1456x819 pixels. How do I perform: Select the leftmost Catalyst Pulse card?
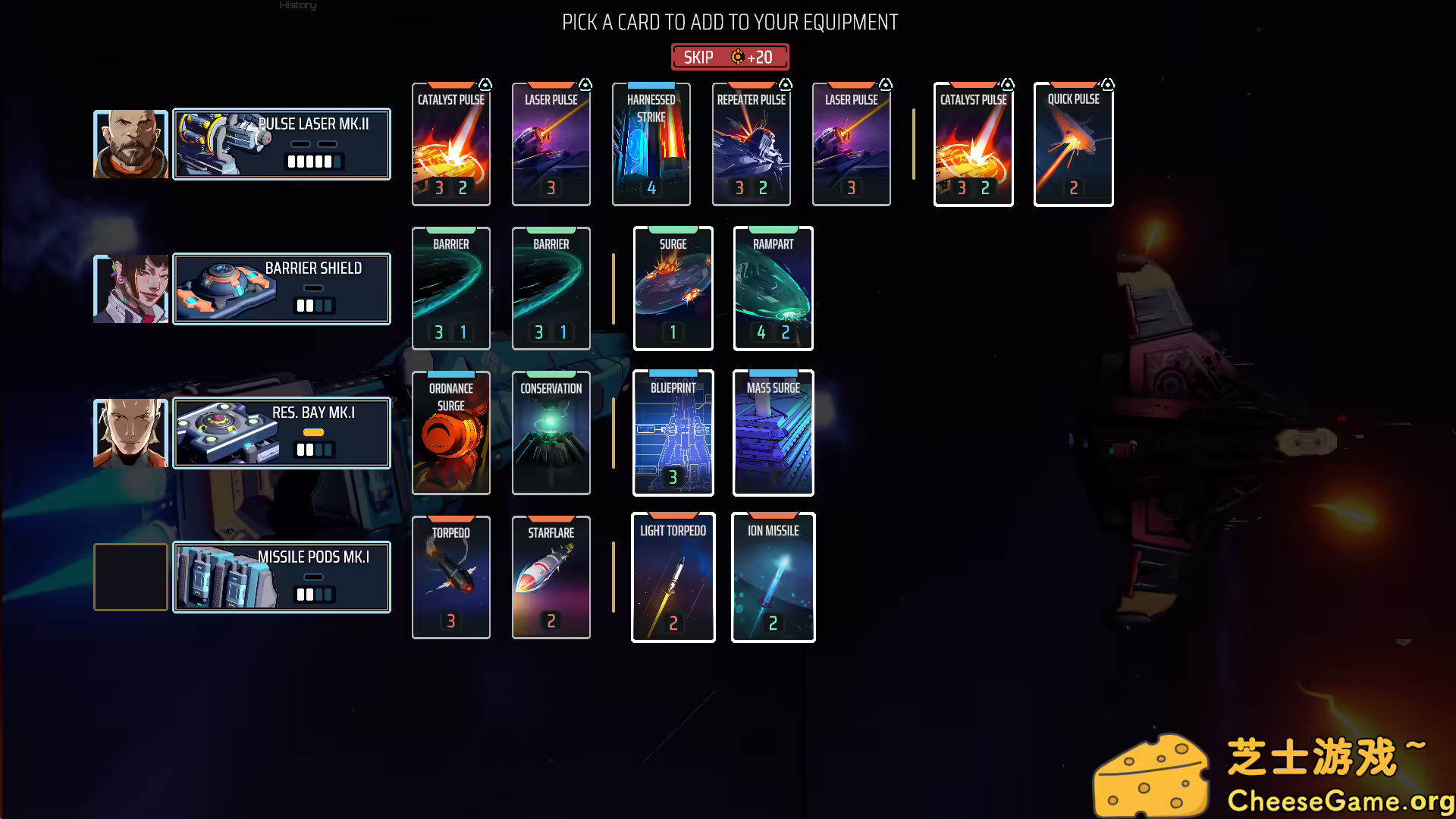tap(451, 144)
